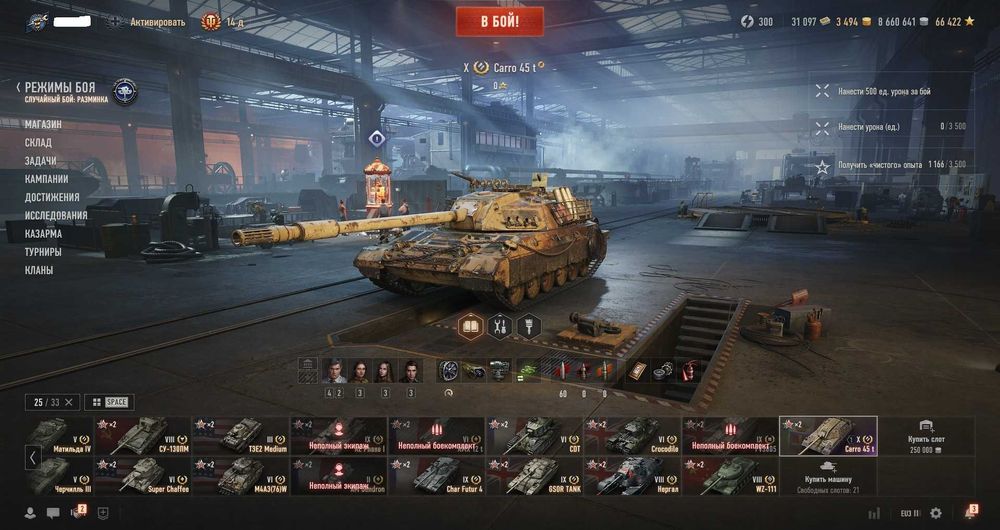Select the WZ-111 tank
This screenshot has height=530, width=1000.
coord(732,476)
